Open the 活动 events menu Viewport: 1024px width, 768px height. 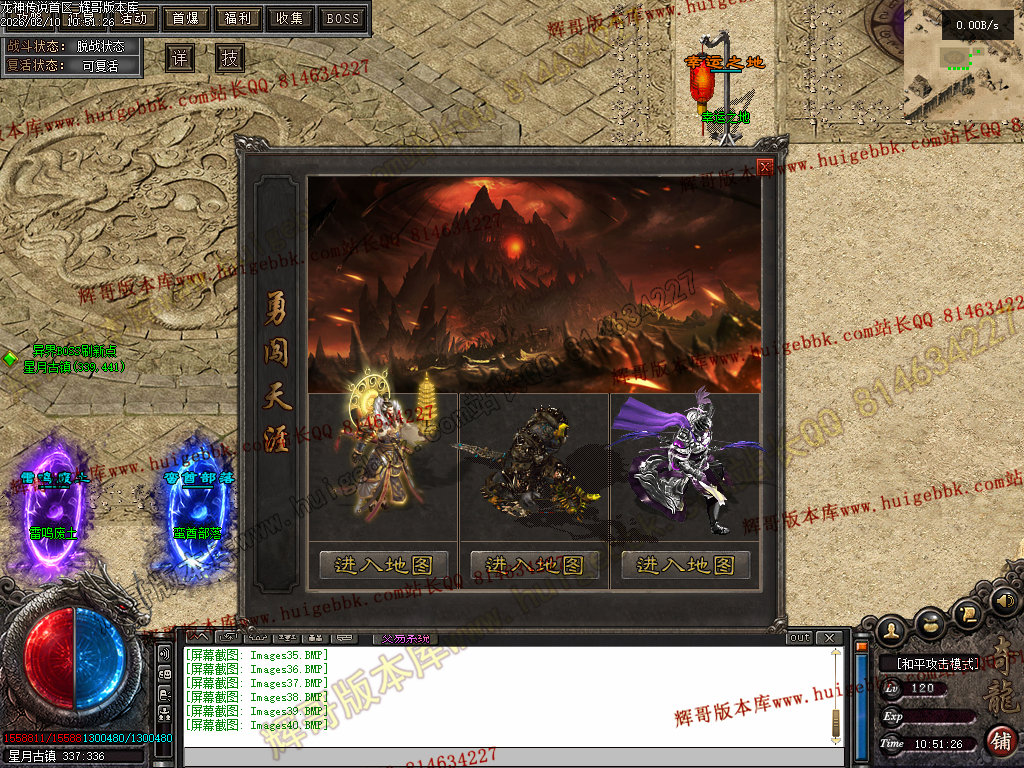tap(138, 18)
